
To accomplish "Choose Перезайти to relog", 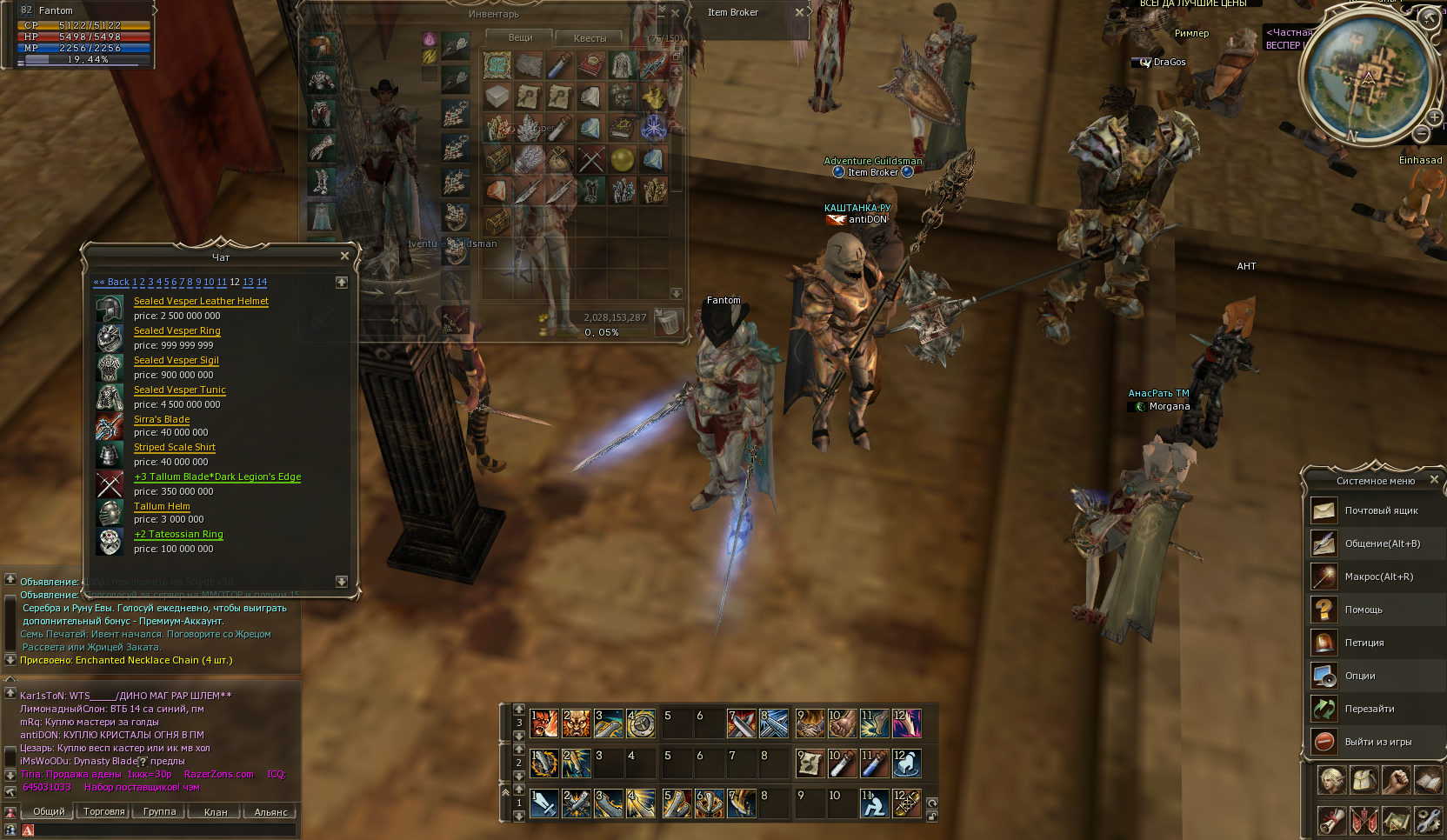I will pos(1370,709).
